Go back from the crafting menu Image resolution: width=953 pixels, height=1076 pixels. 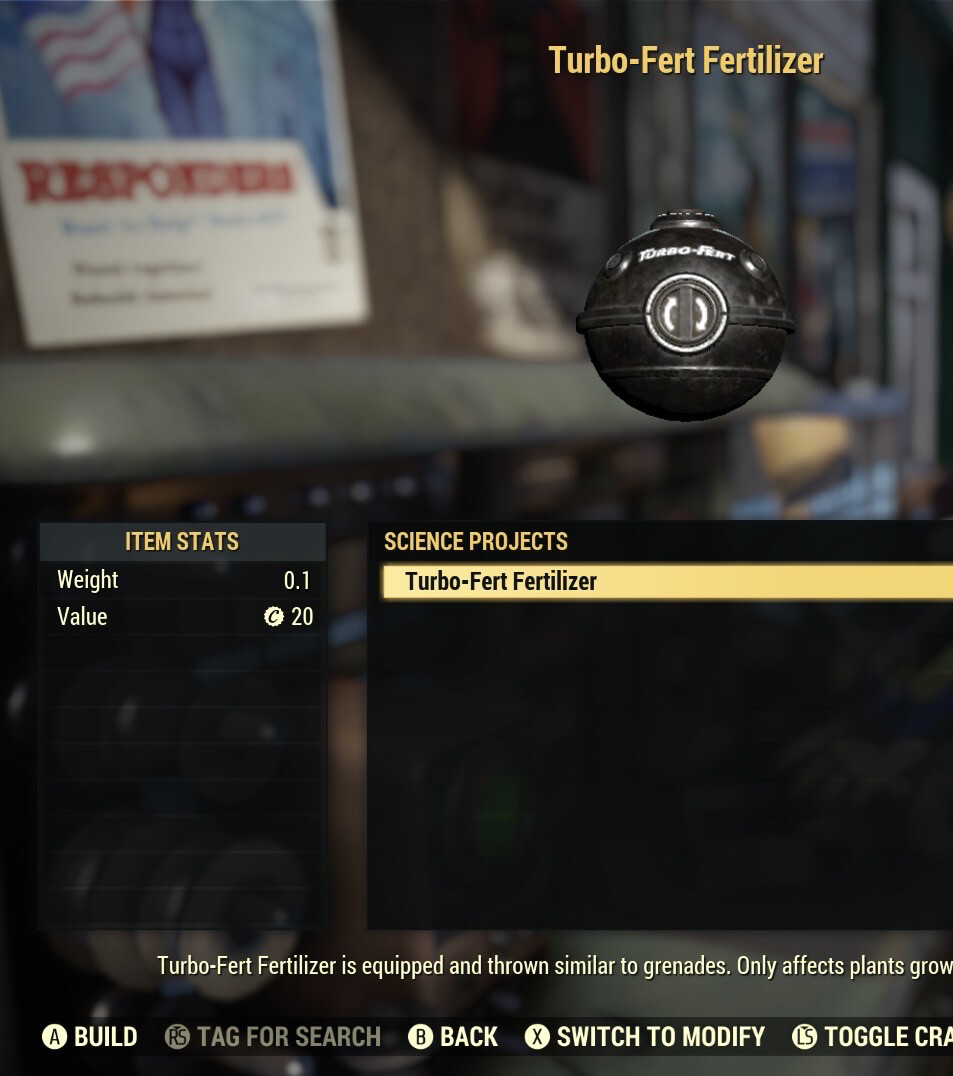coord(454,1037)
